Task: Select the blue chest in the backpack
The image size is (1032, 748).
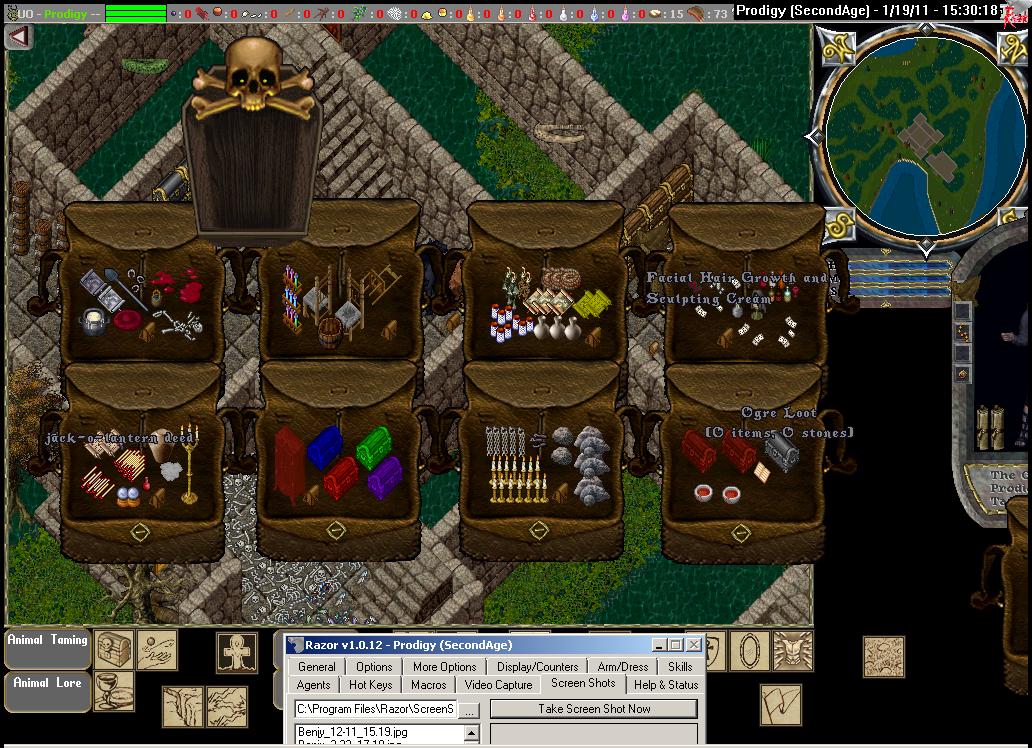Action: tap(324, 447)
